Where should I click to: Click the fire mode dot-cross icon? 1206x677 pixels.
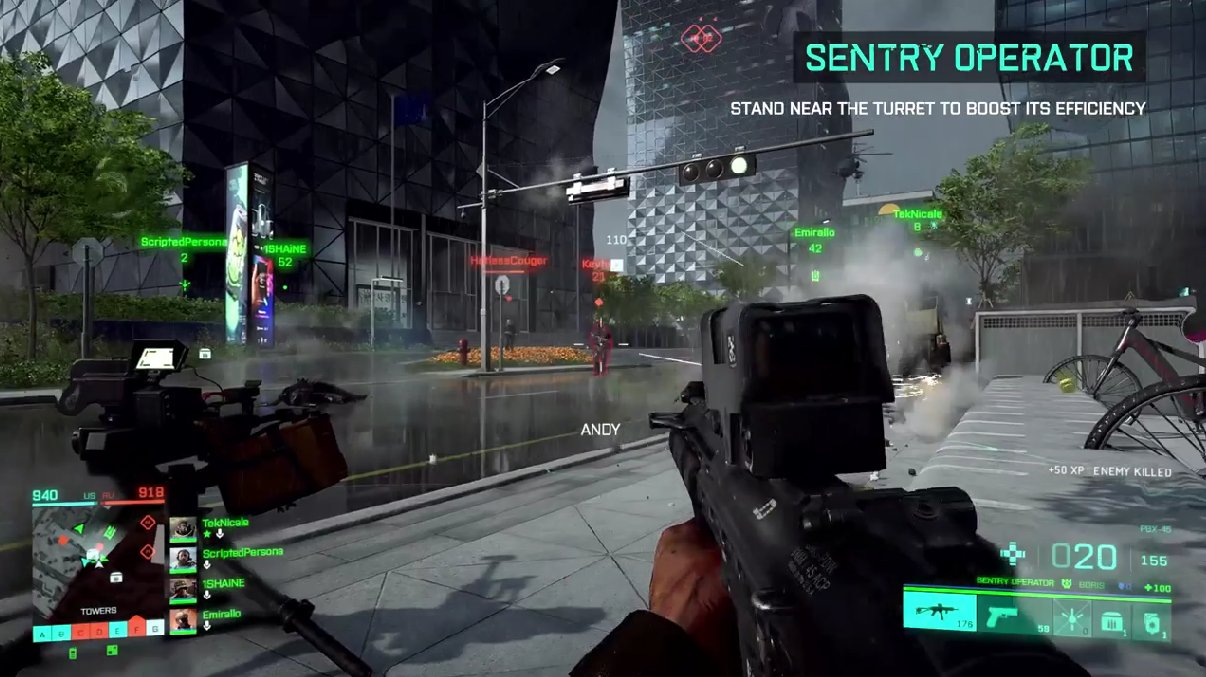(1015, 555)
